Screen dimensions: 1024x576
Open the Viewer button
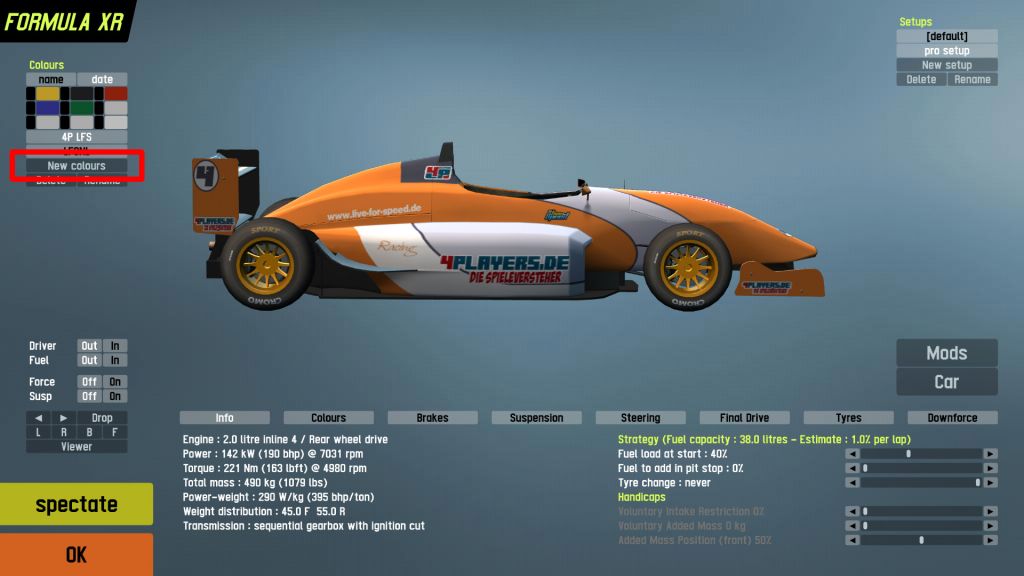pos(76,447)
